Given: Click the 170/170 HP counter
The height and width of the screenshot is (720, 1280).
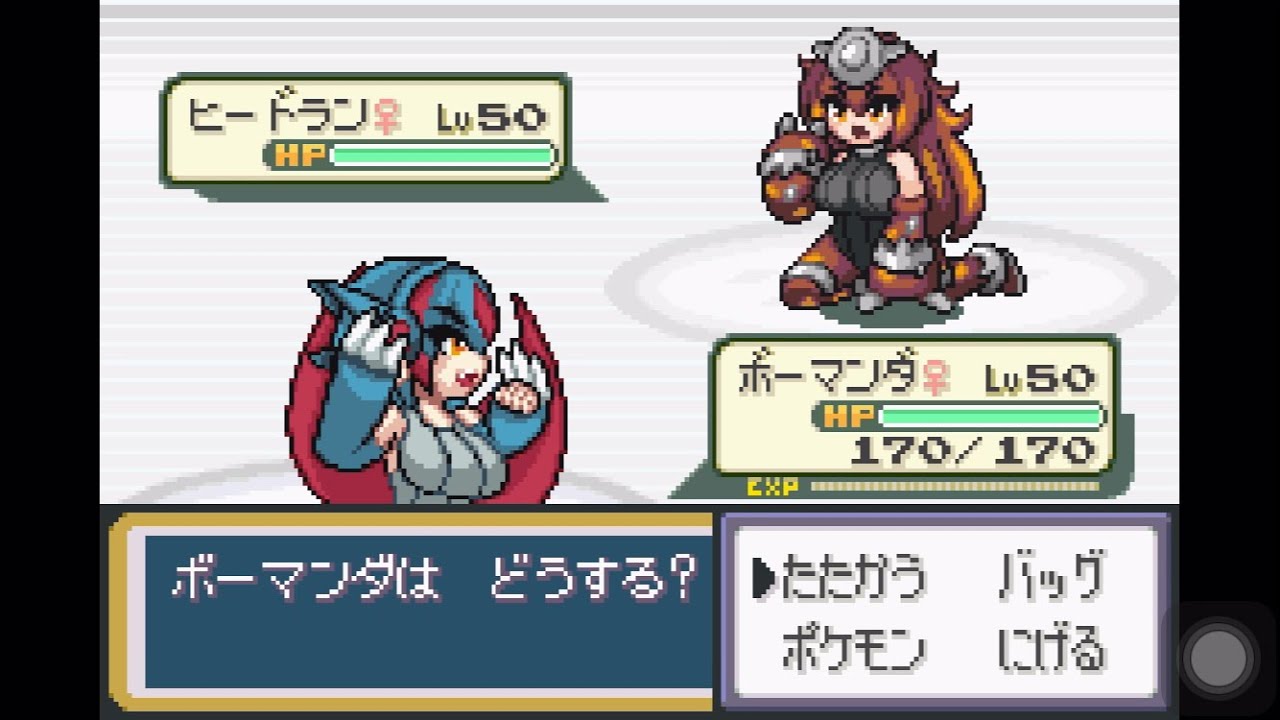Looking at the screenshot, I should click(x=975, y=450).
